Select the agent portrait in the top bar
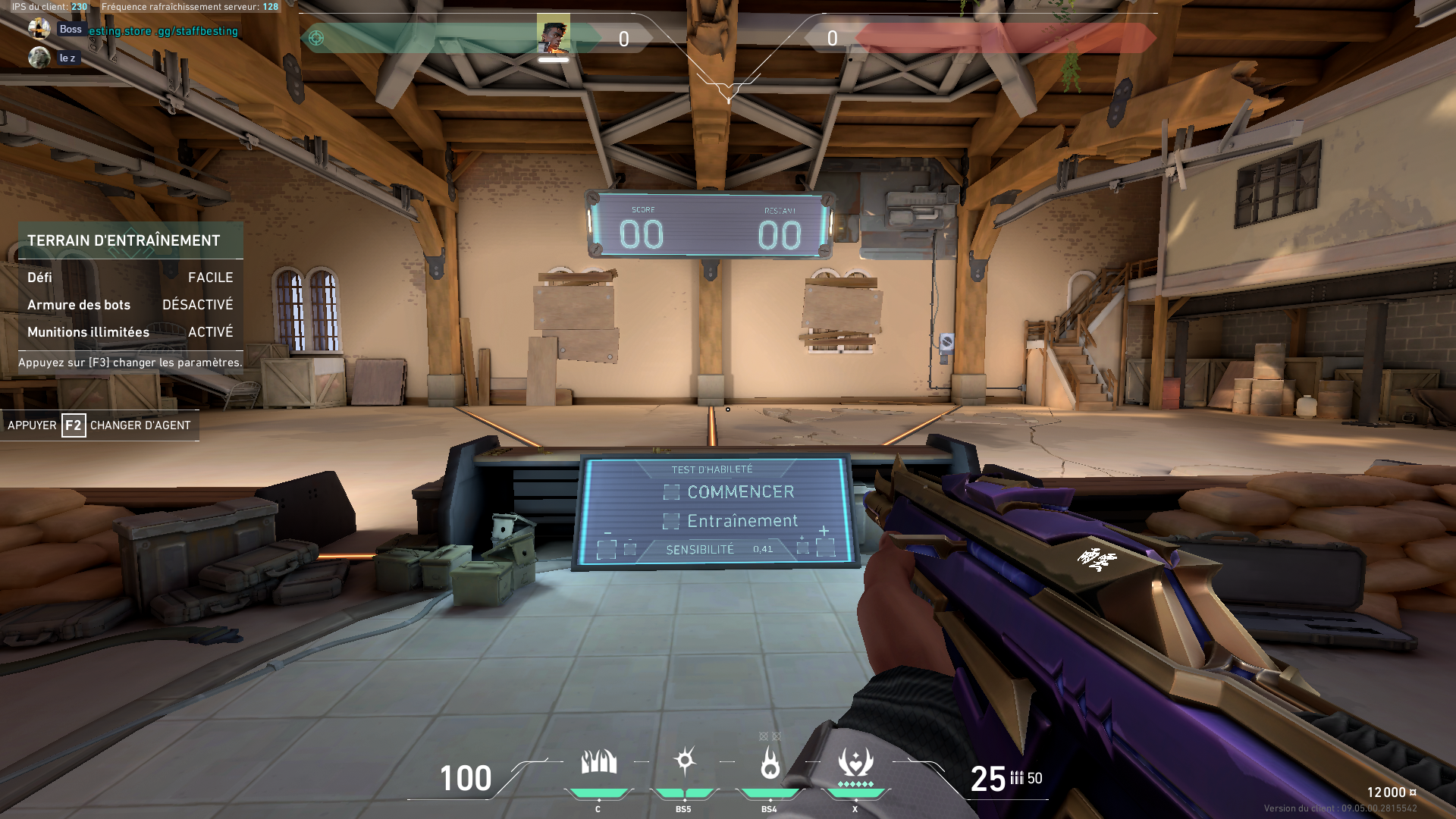The image size is (1456, 819). click(x=554, y=35)
